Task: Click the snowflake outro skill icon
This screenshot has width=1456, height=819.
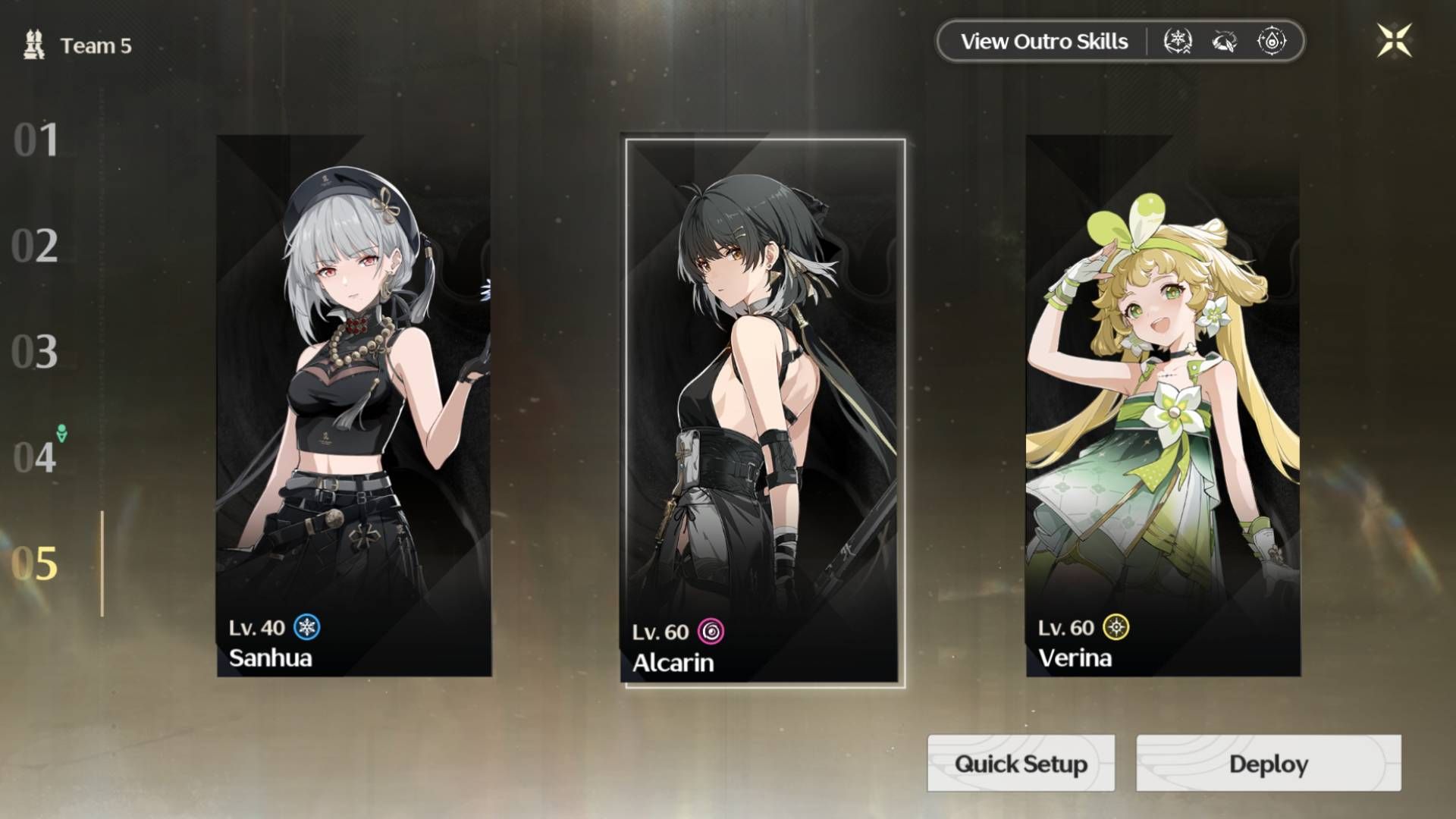Action: (x=1178, y=42)
